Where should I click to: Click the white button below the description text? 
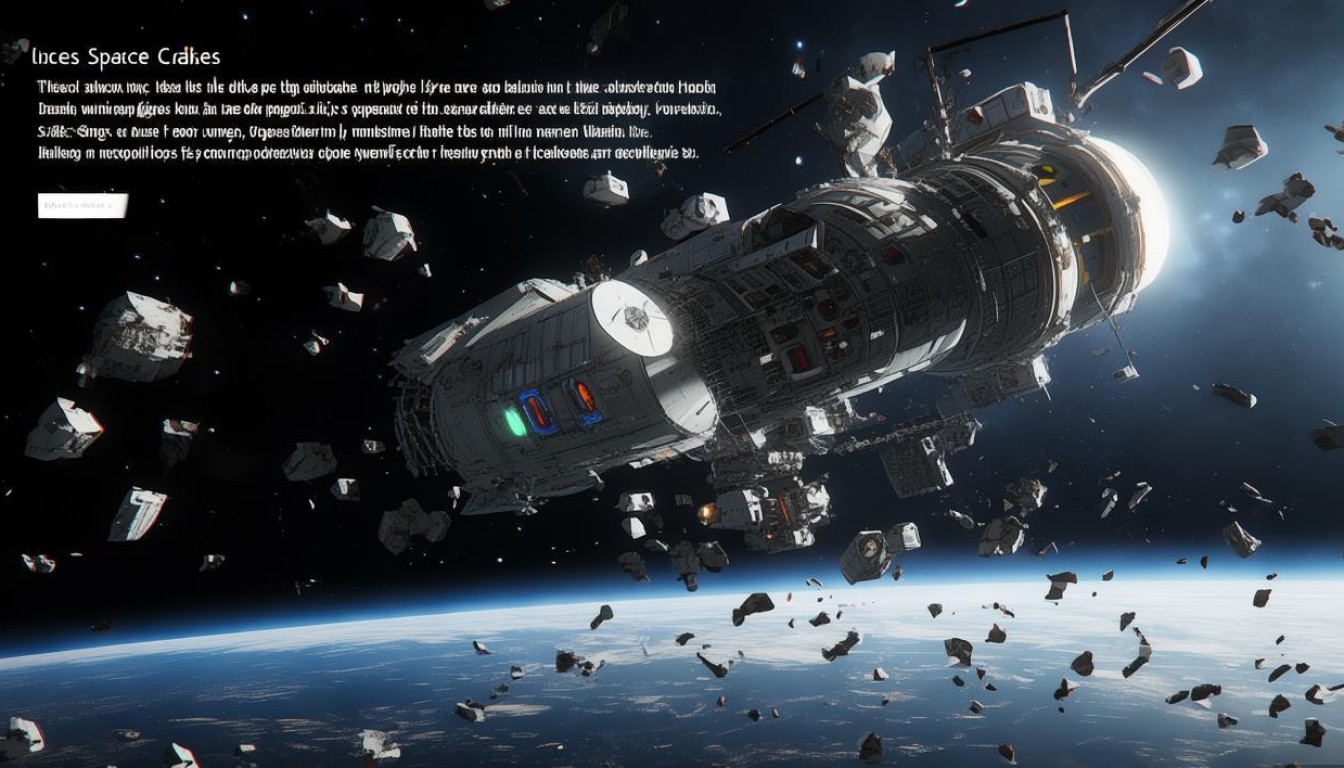point(82,205)
